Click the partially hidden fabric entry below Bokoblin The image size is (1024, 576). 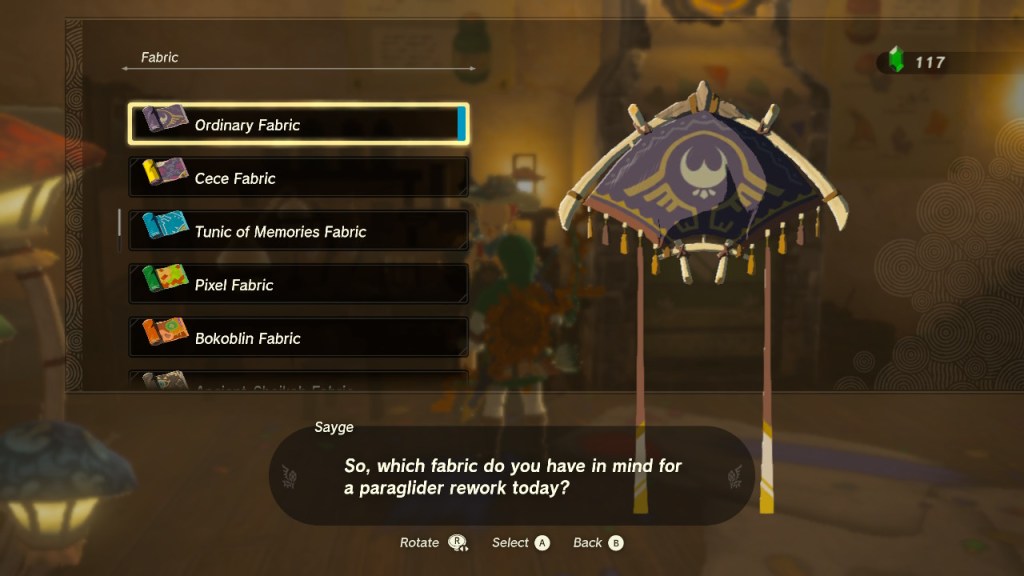pos(298,380)
